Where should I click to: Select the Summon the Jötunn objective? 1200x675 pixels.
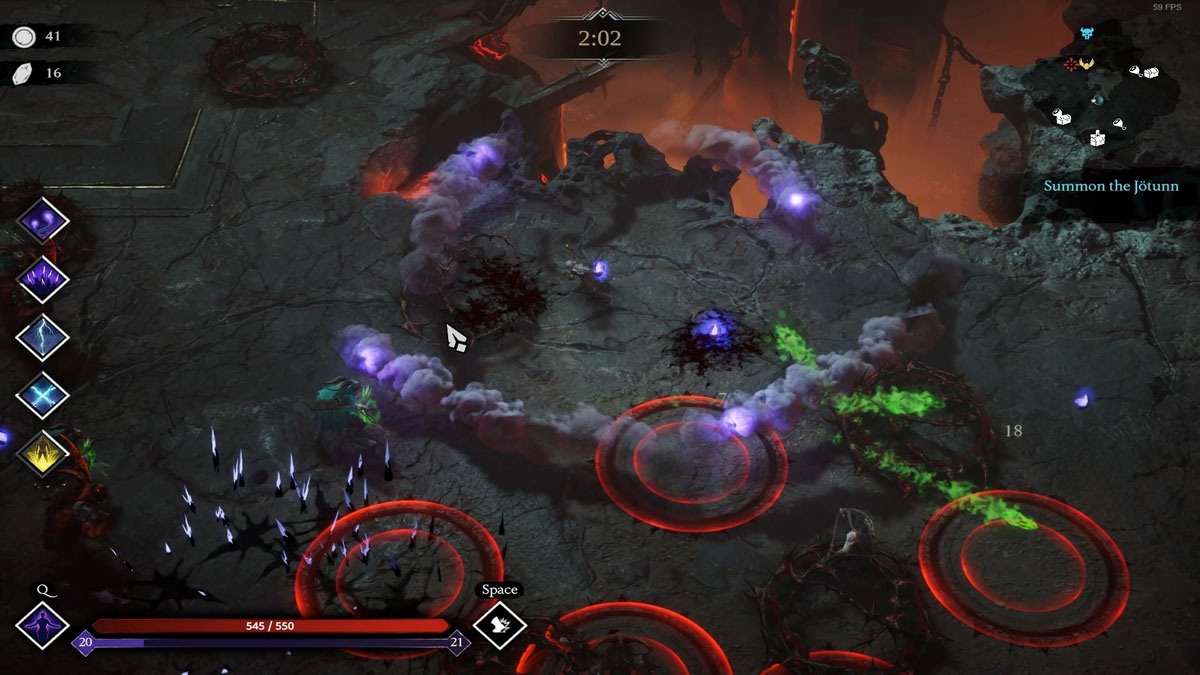point(1111,186)
